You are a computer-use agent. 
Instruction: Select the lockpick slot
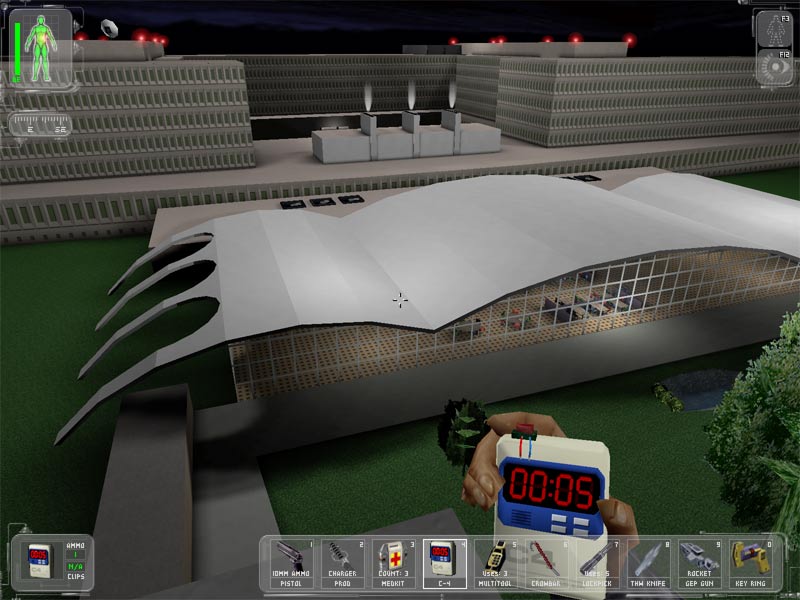[x=596, y=563]
